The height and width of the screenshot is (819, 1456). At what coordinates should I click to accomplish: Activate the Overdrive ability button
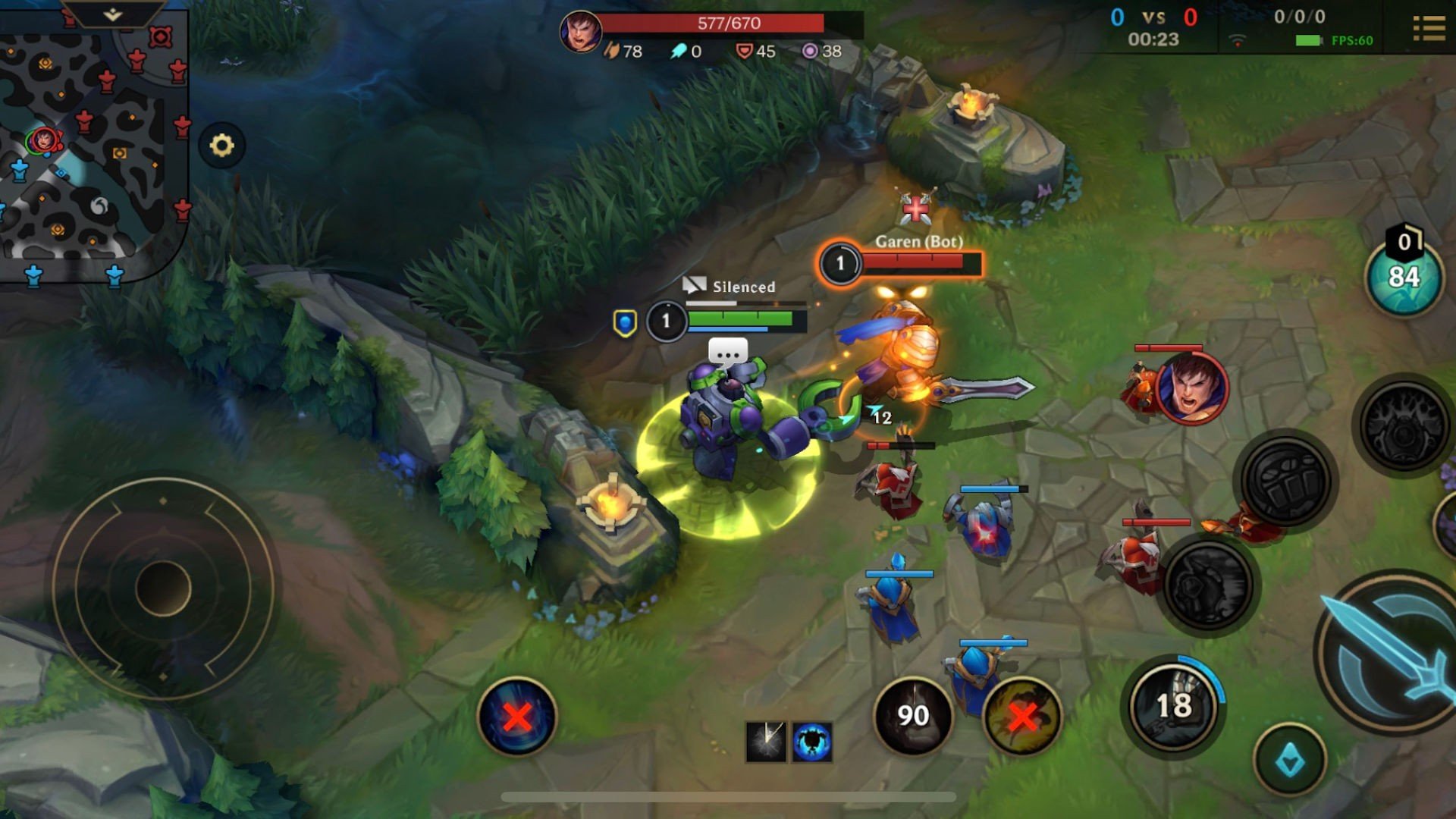pos(1208,584)
